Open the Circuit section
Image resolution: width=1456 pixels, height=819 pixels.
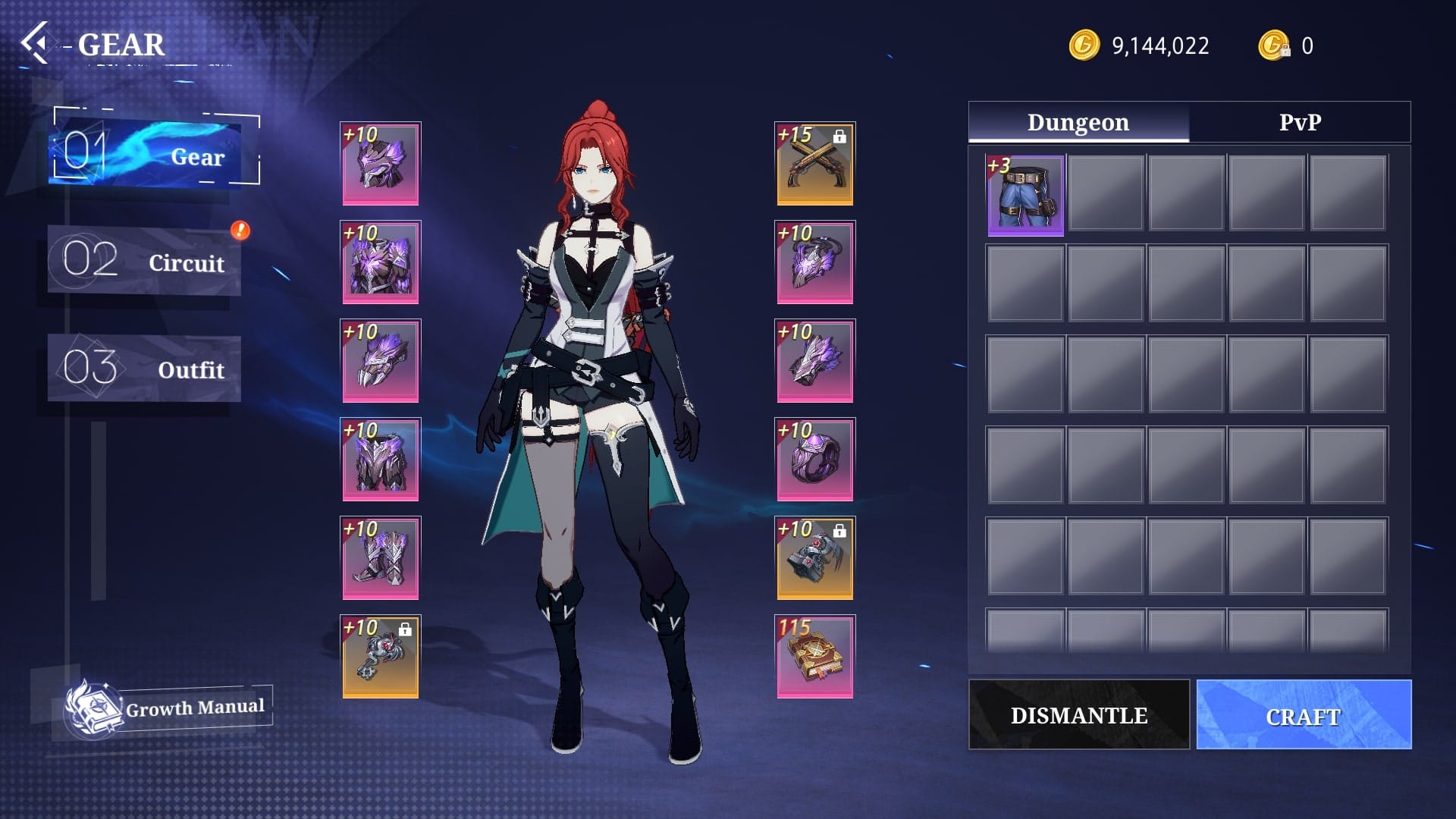tap(144, 262)
